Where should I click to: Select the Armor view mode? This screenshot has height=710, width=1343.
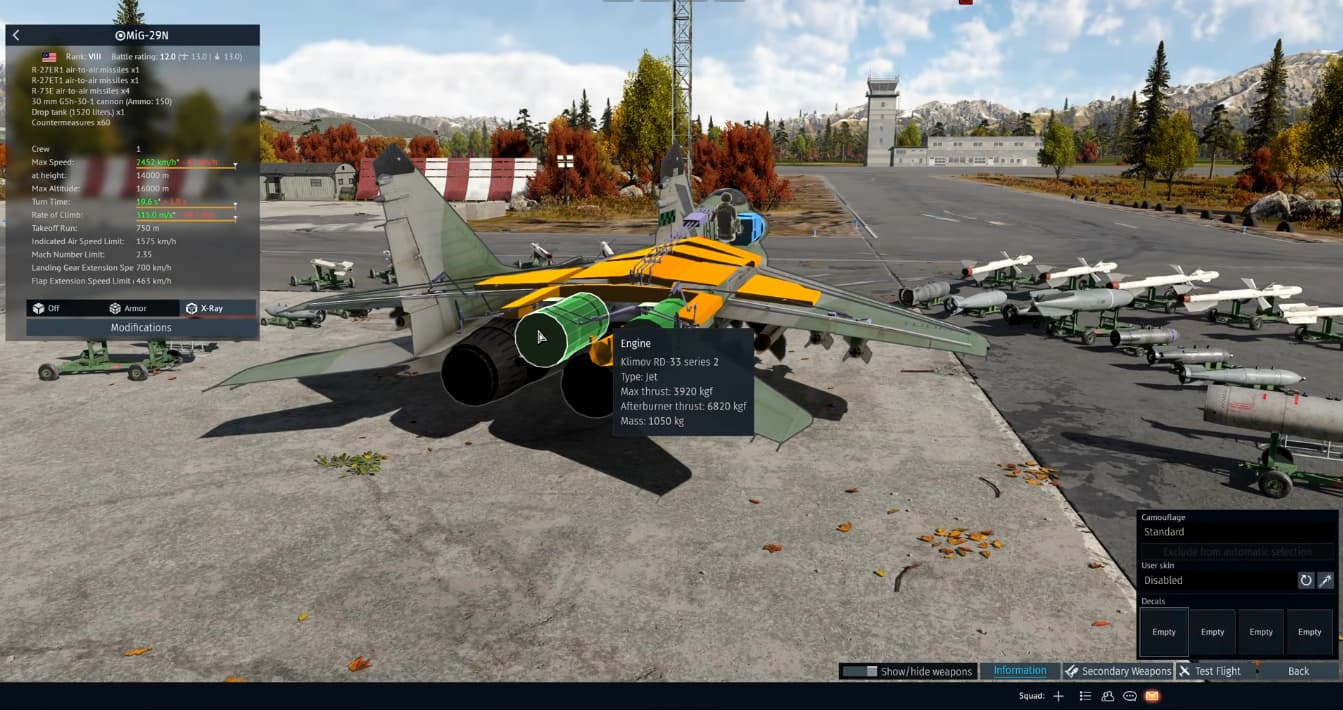128,308
